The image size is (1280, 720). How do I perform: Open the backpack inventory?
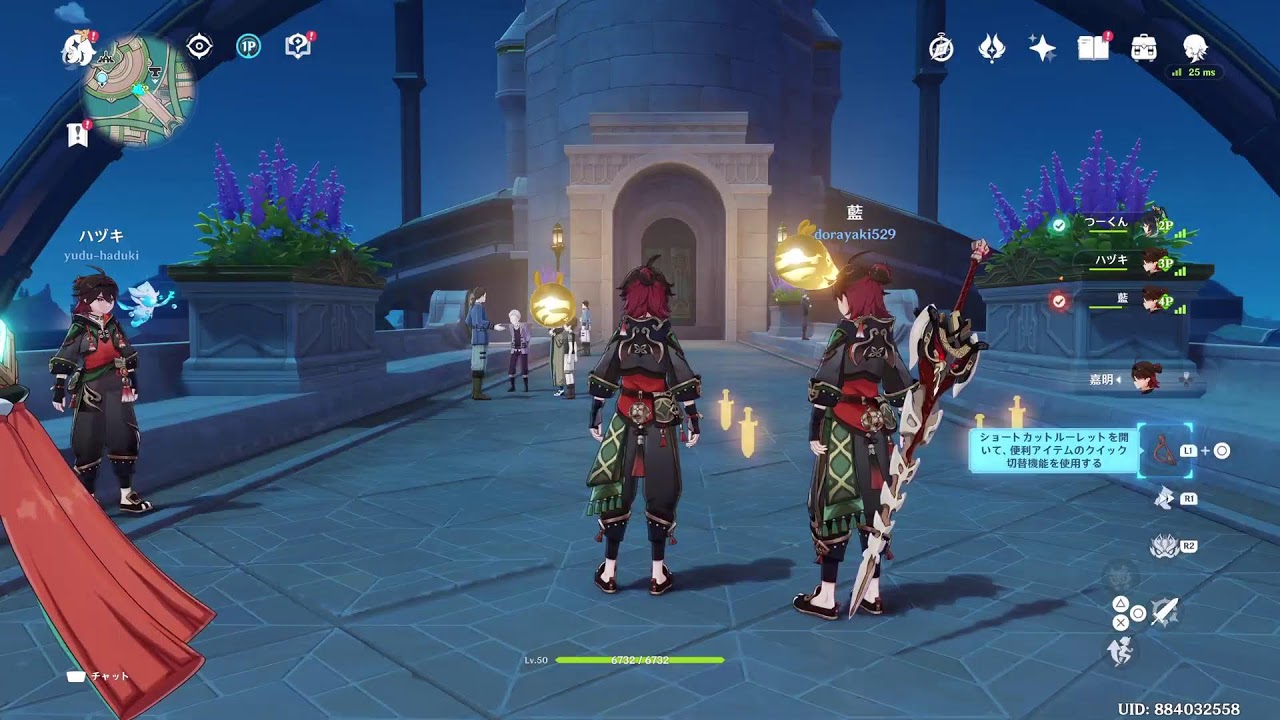1144,48
